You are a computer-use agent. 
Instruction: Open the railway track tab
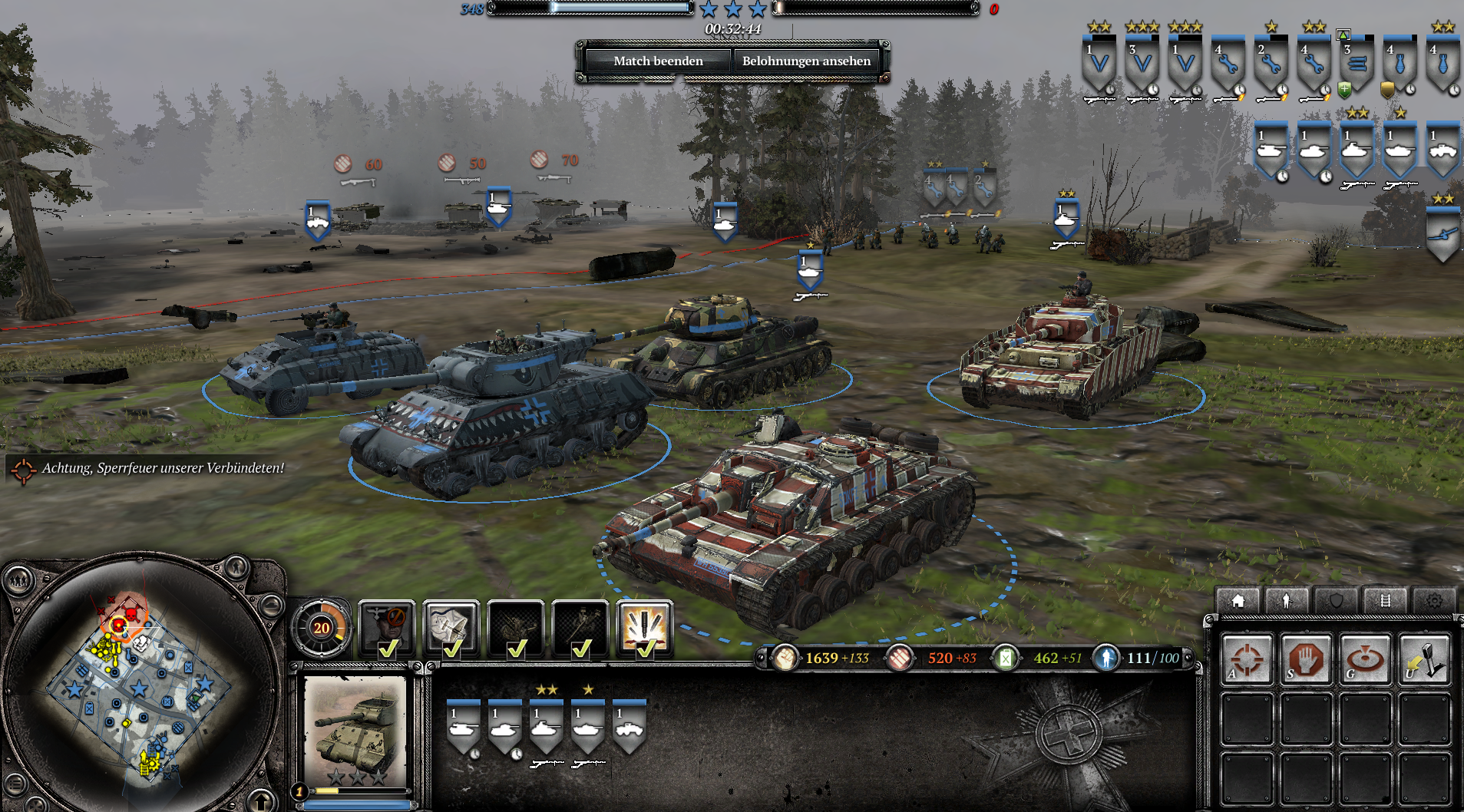[1385, 600]
